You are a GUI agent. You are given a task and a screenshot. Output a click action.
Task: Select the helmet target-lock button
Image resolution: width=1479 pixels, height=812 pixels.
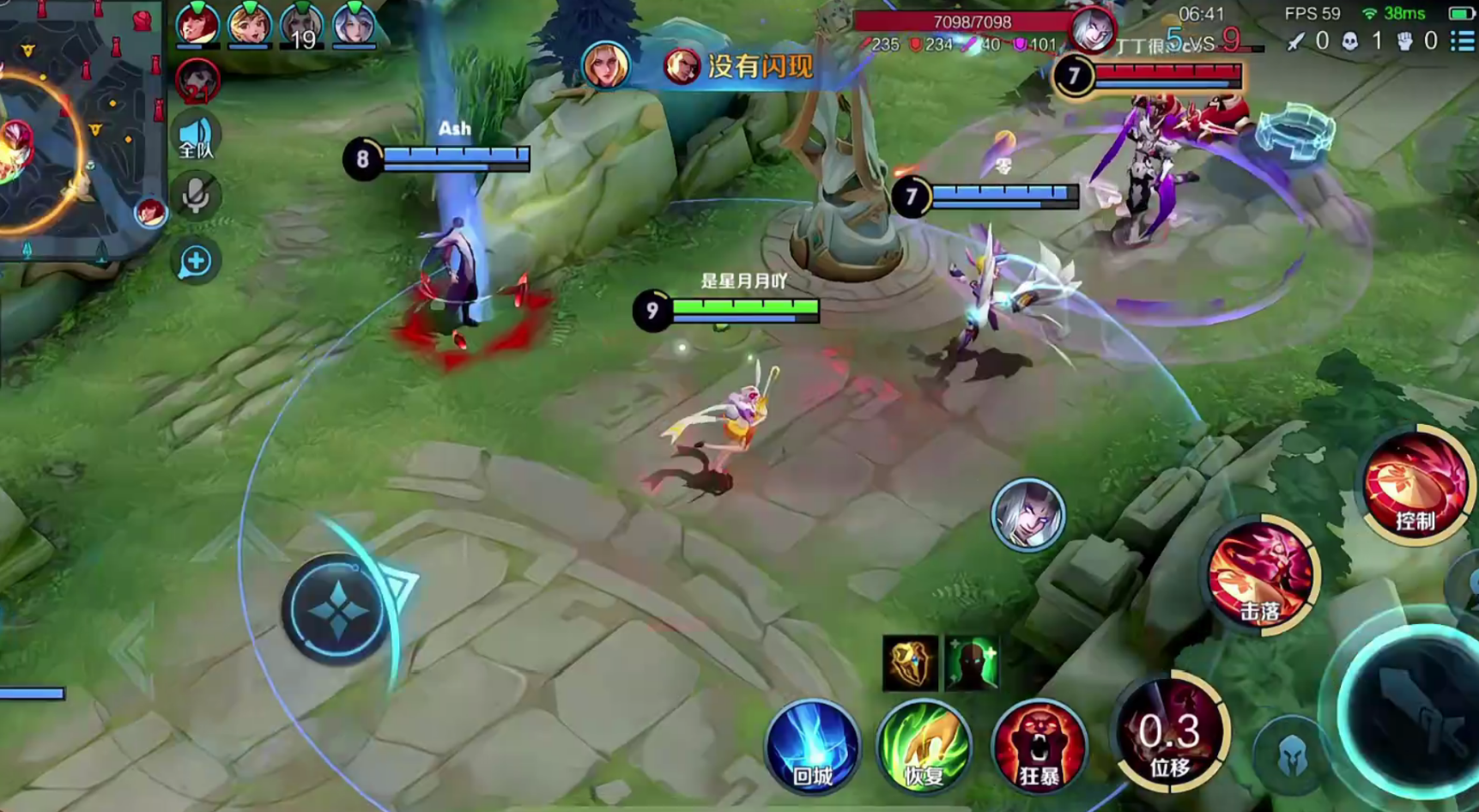coord(1290,755)
